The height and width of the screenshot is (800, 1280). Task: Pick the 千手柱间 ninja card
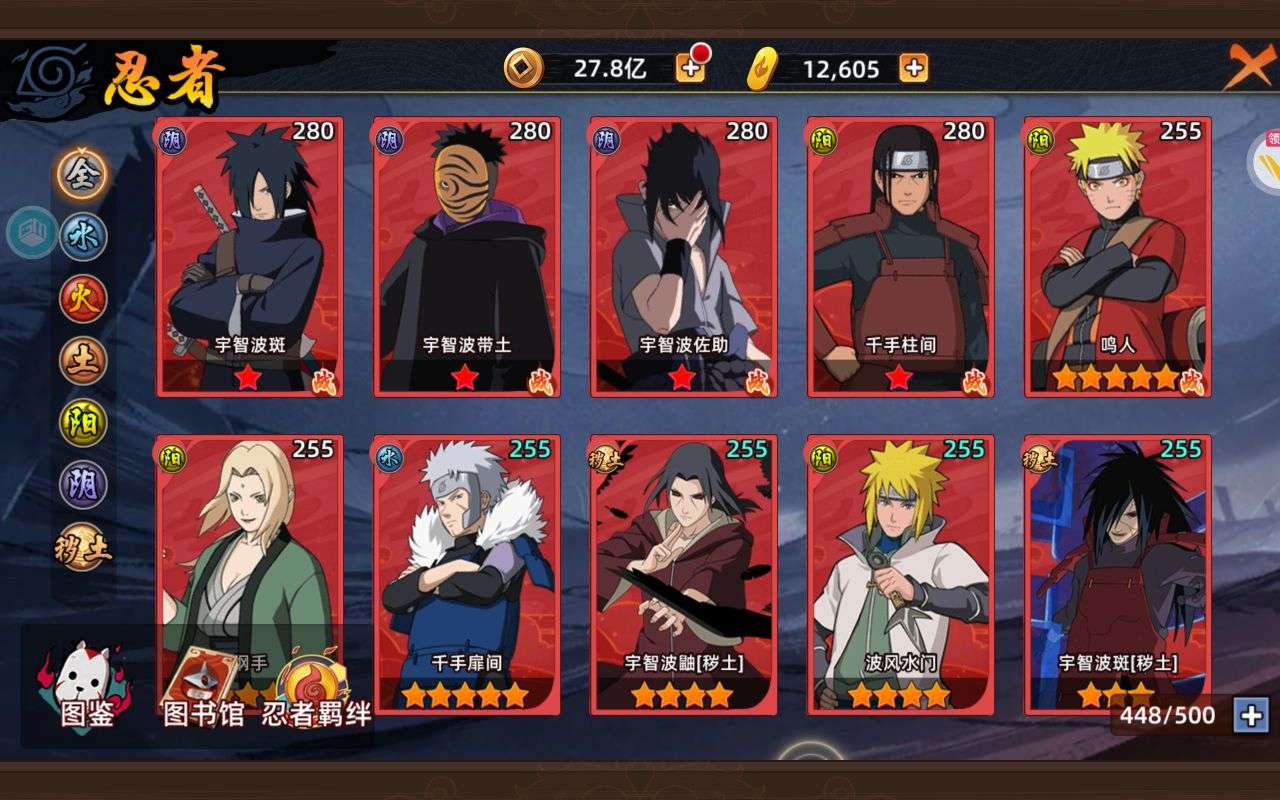(x=901, y=257)
